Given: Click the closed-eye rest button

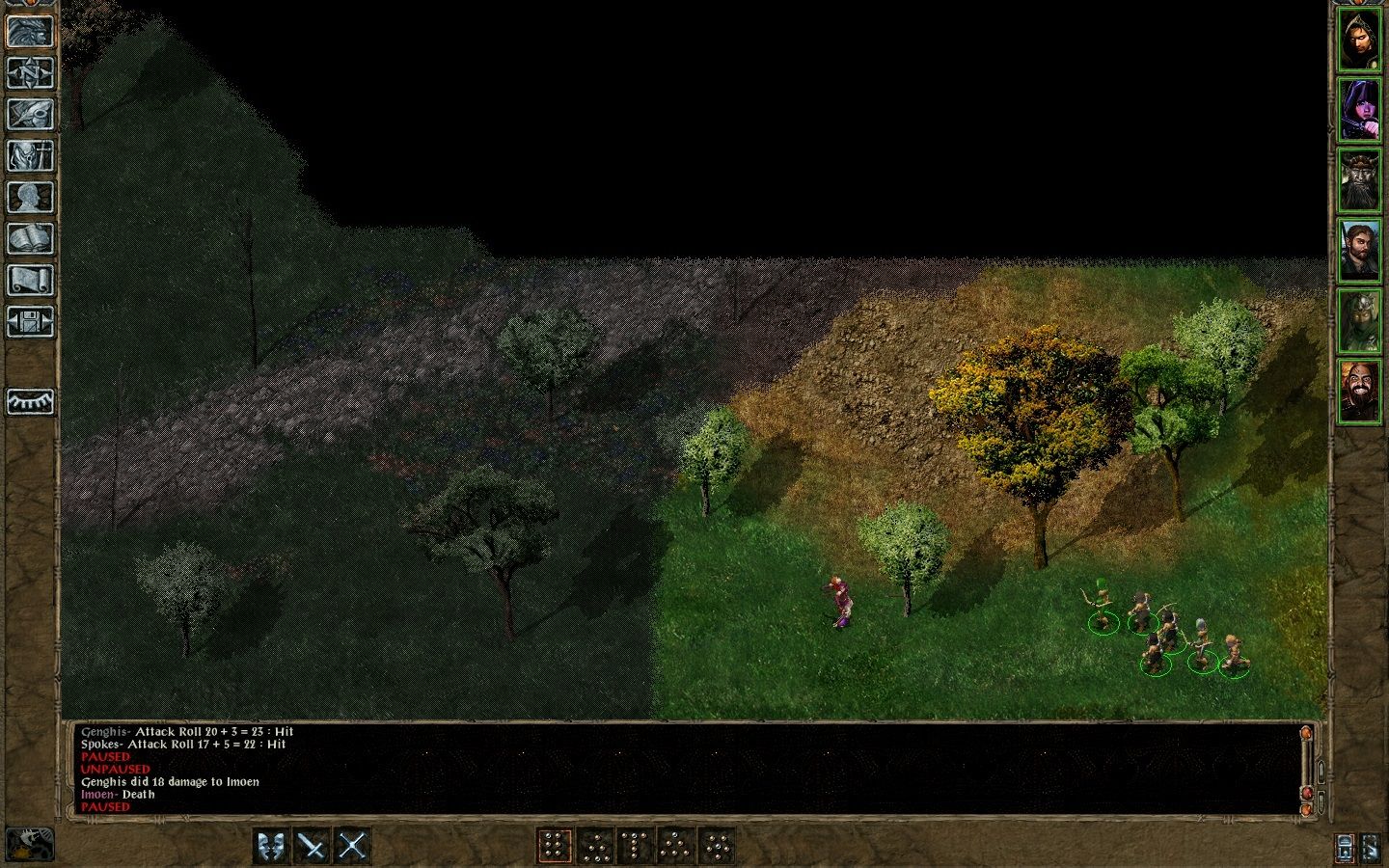Looking at the screenshot, I should pyautogui.click(x=30, y=401).
